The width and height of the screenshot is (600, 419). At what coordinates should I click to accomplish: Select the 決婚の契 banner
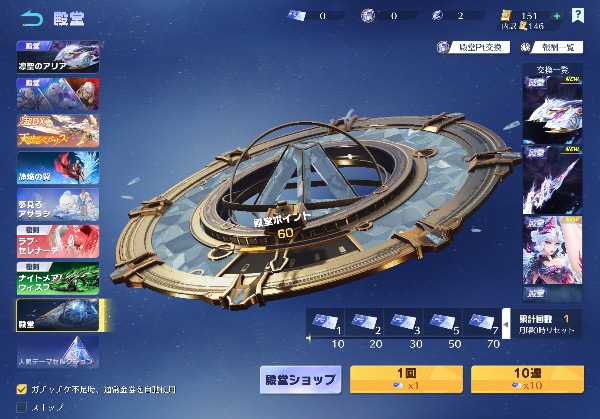(x=58, y=166)
